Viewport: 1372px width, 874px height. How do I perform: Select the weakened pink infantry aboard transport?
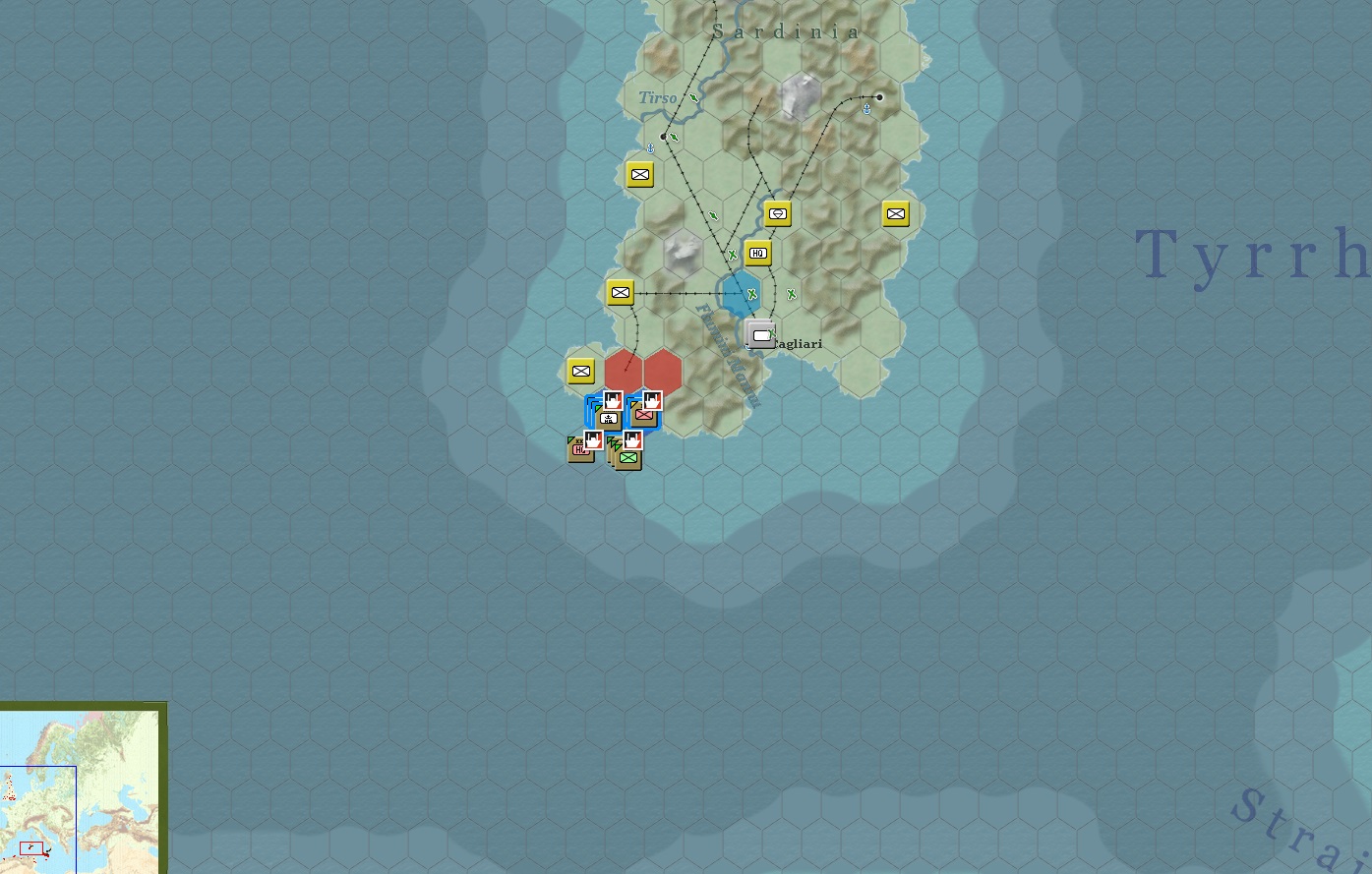pyautogui.click(x=644, y=414)
